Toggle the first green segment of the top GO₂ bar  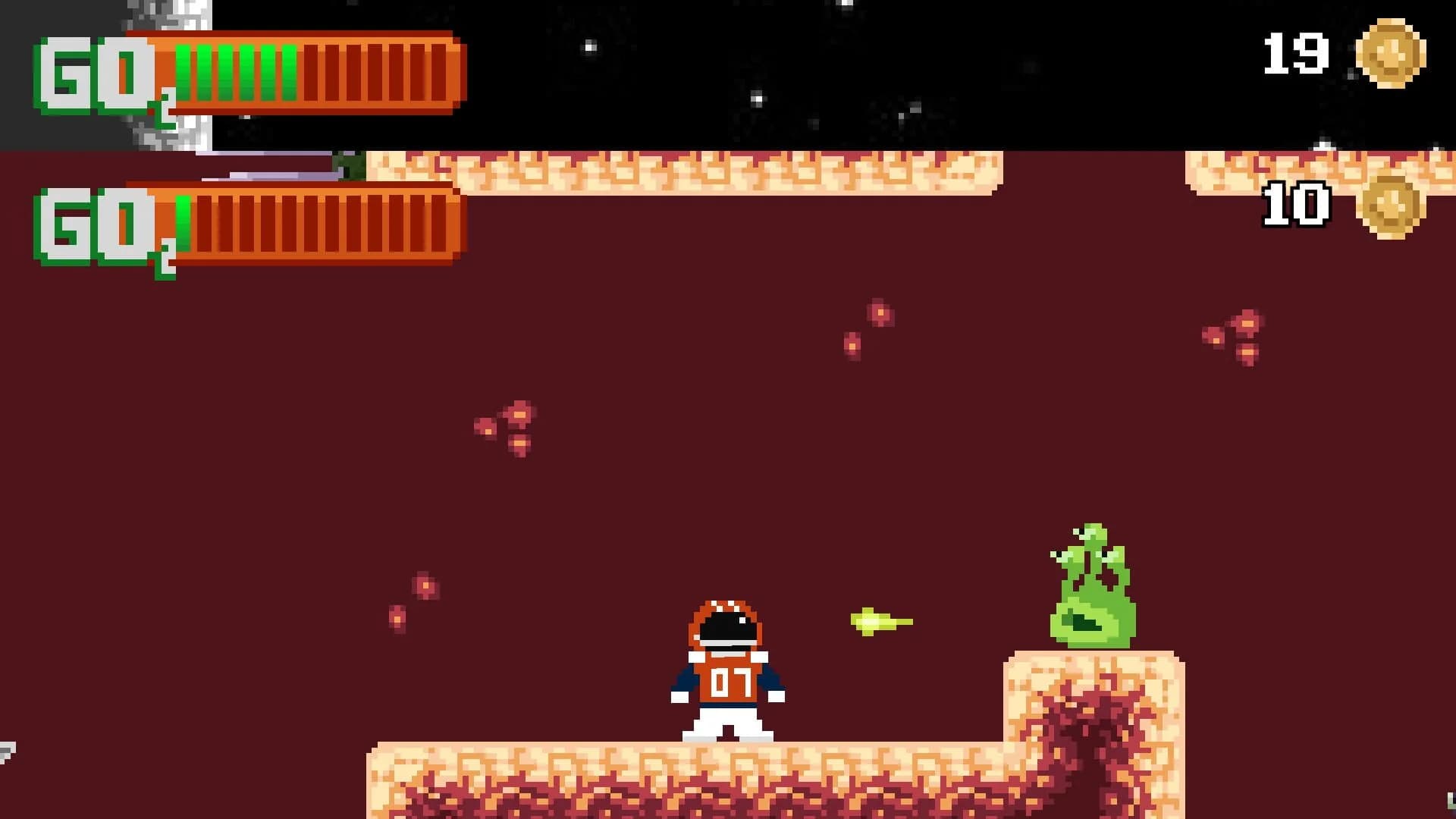pyautogui.click(x=184, y=72)
